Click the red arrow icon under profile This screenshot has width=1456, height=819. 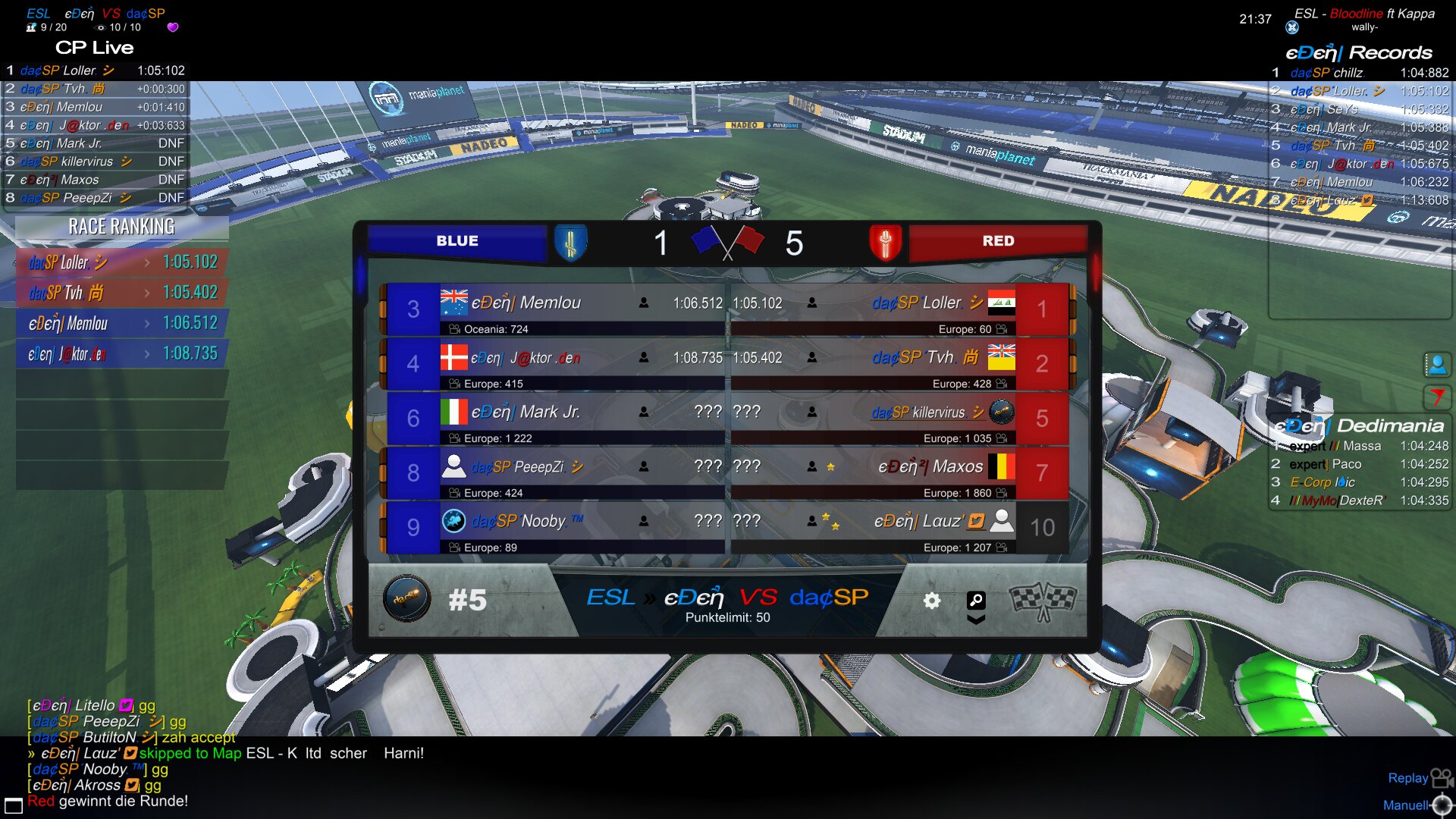click(x=1436, y=396)
